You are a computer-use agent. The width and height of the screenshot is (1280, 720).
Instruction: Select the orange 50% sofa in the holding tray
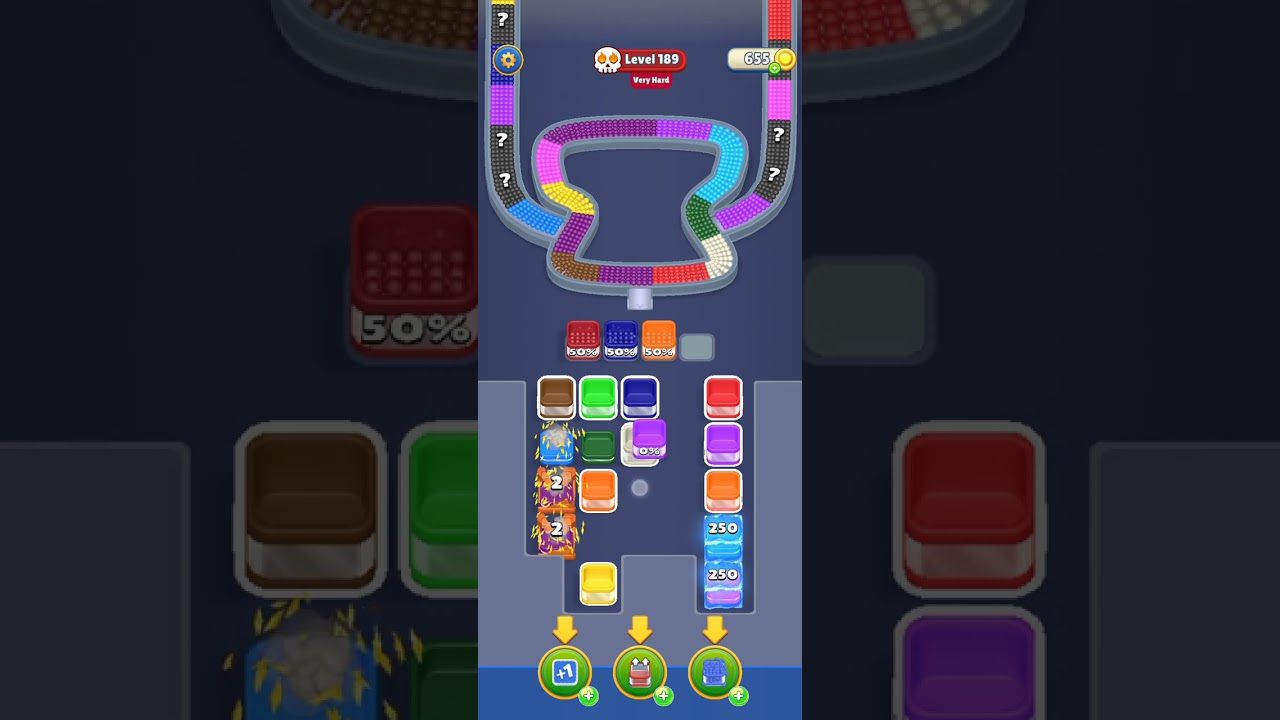tap(659, 339)
